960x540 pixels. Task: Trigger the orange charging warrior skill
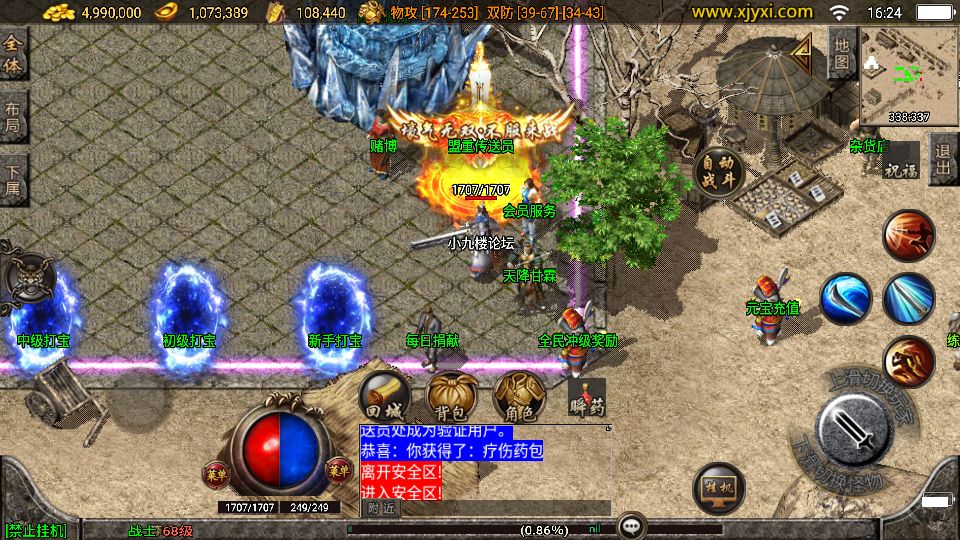click(x=908, y=361)
